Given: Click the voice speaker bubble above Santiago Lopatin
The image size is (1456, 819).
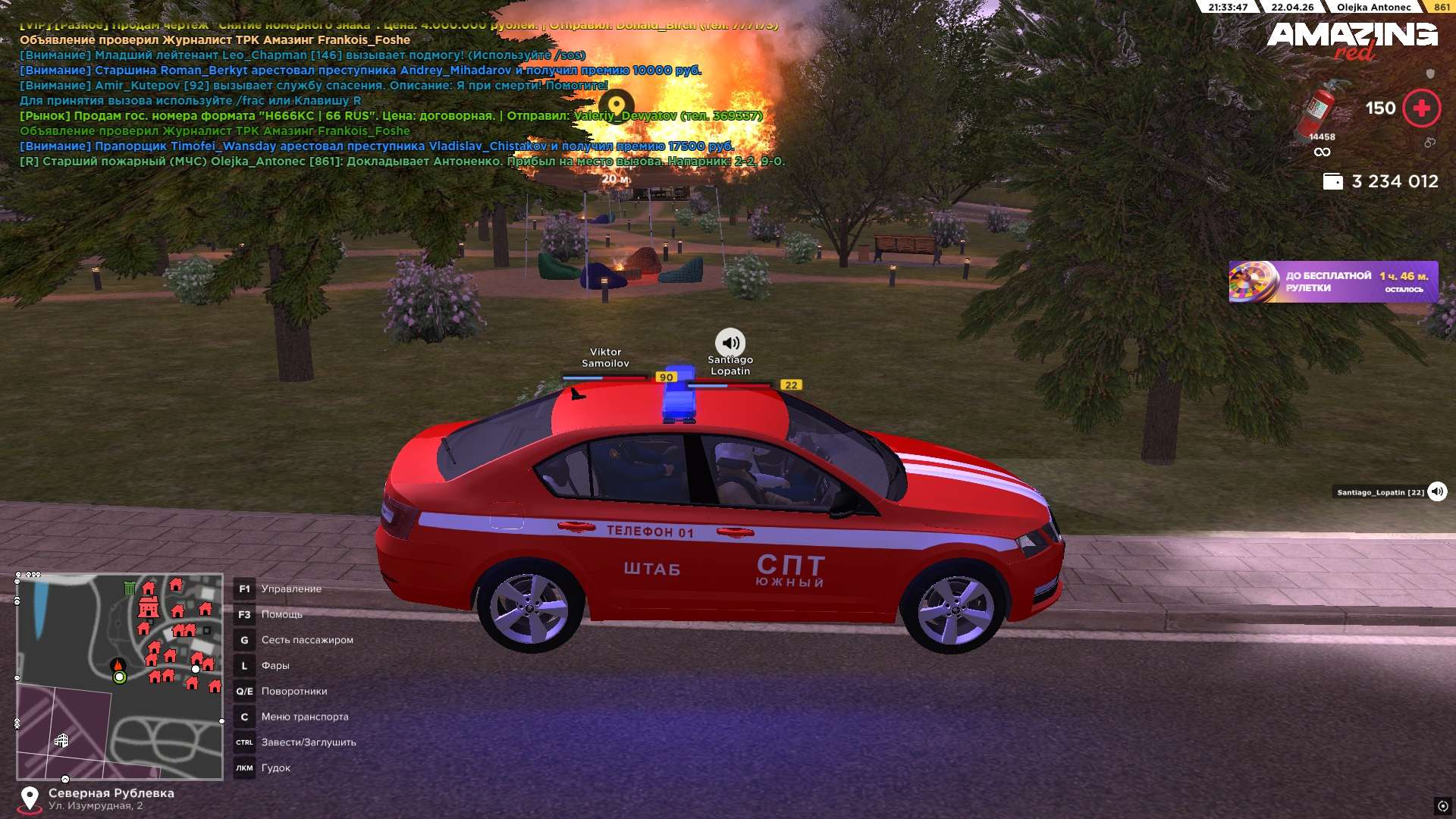Looking at the screenshot, I should coord(730,343).
